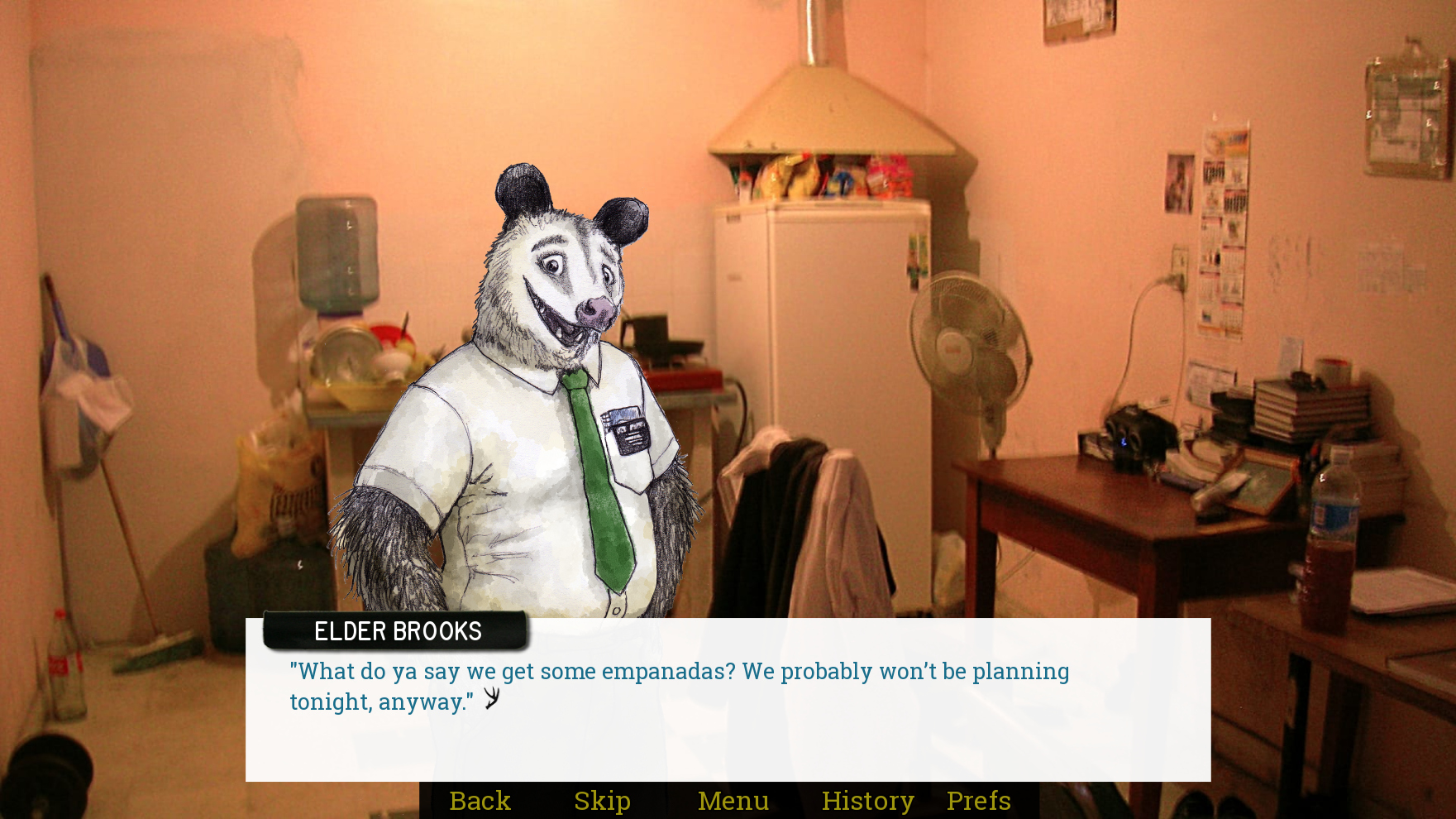Screen dimensions: 1456x819
Task: Open the game Menu
Action: [x=733, y=800]
